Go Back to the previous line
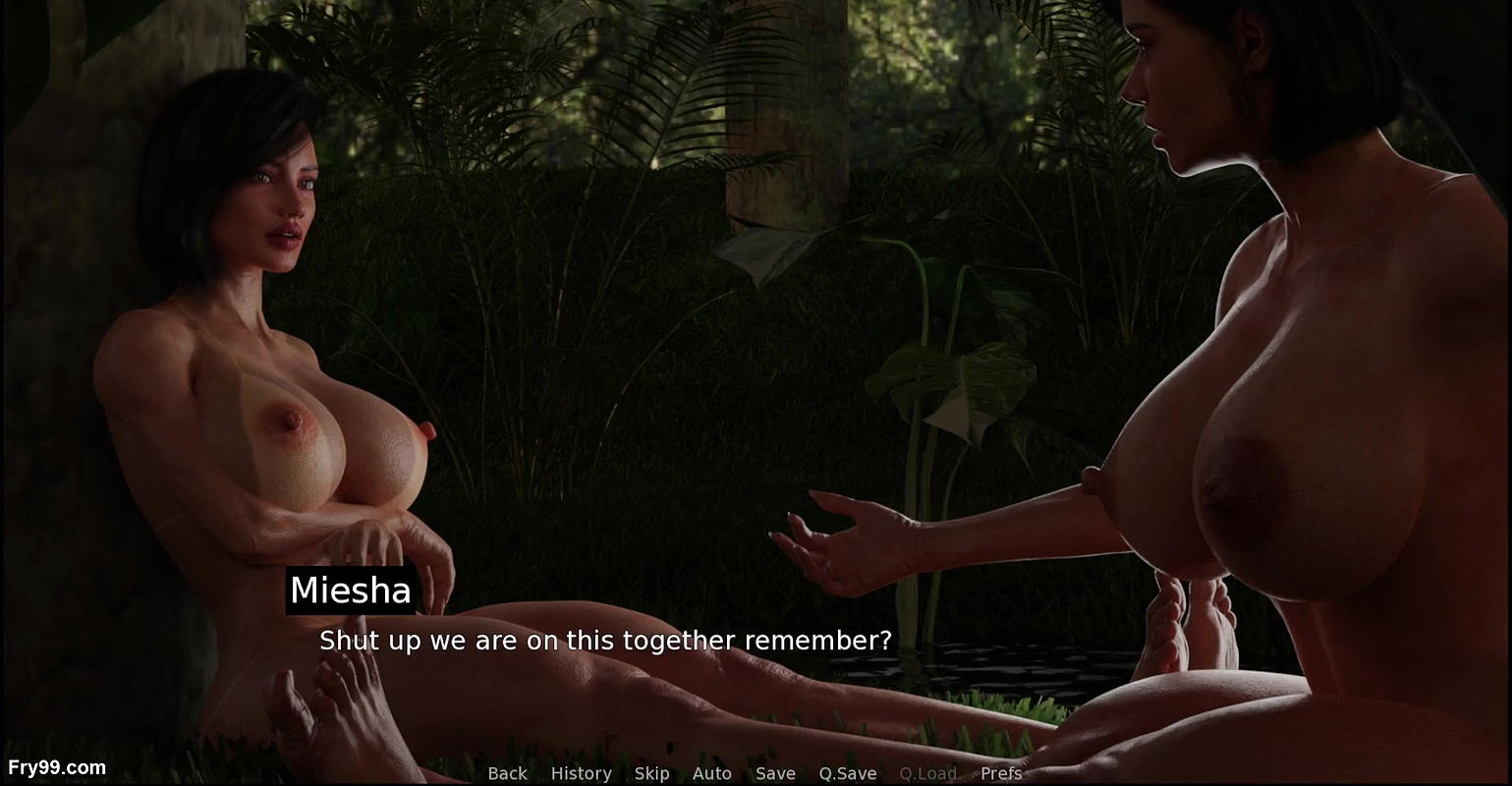 pos(507,773)
